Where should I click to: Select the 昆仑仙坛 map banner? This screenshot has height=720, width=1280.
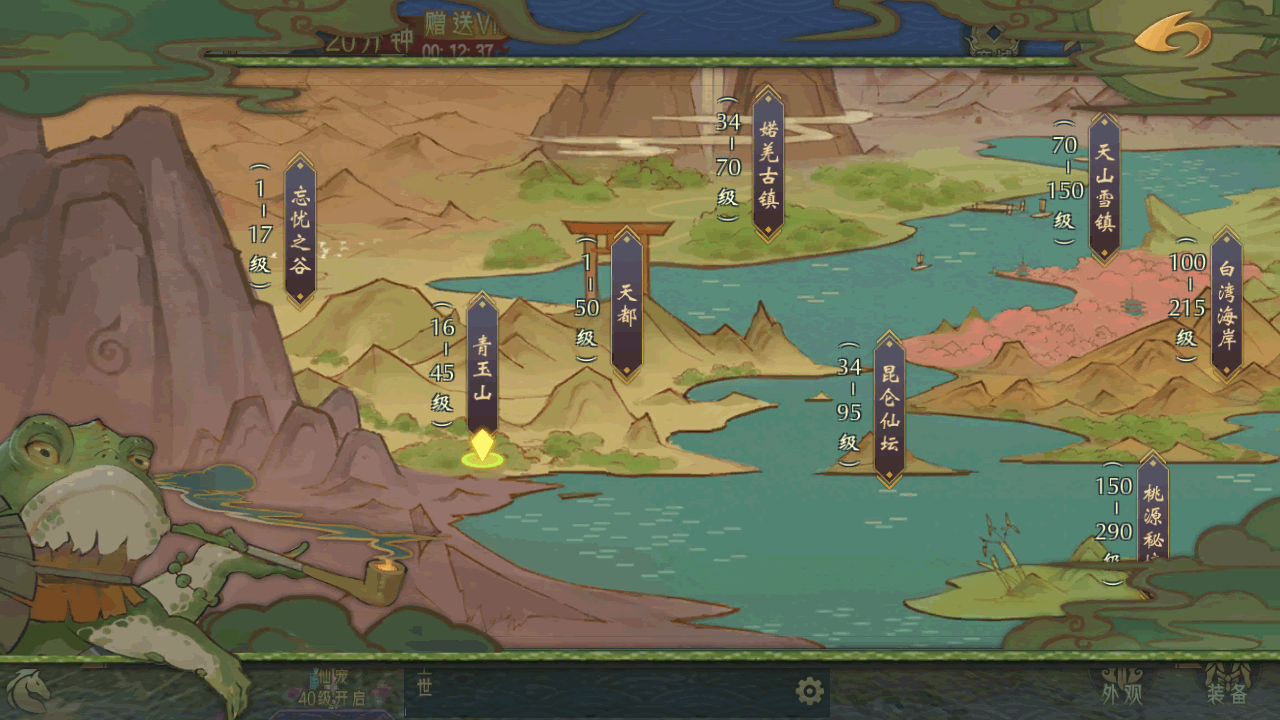tap(889, 409)
